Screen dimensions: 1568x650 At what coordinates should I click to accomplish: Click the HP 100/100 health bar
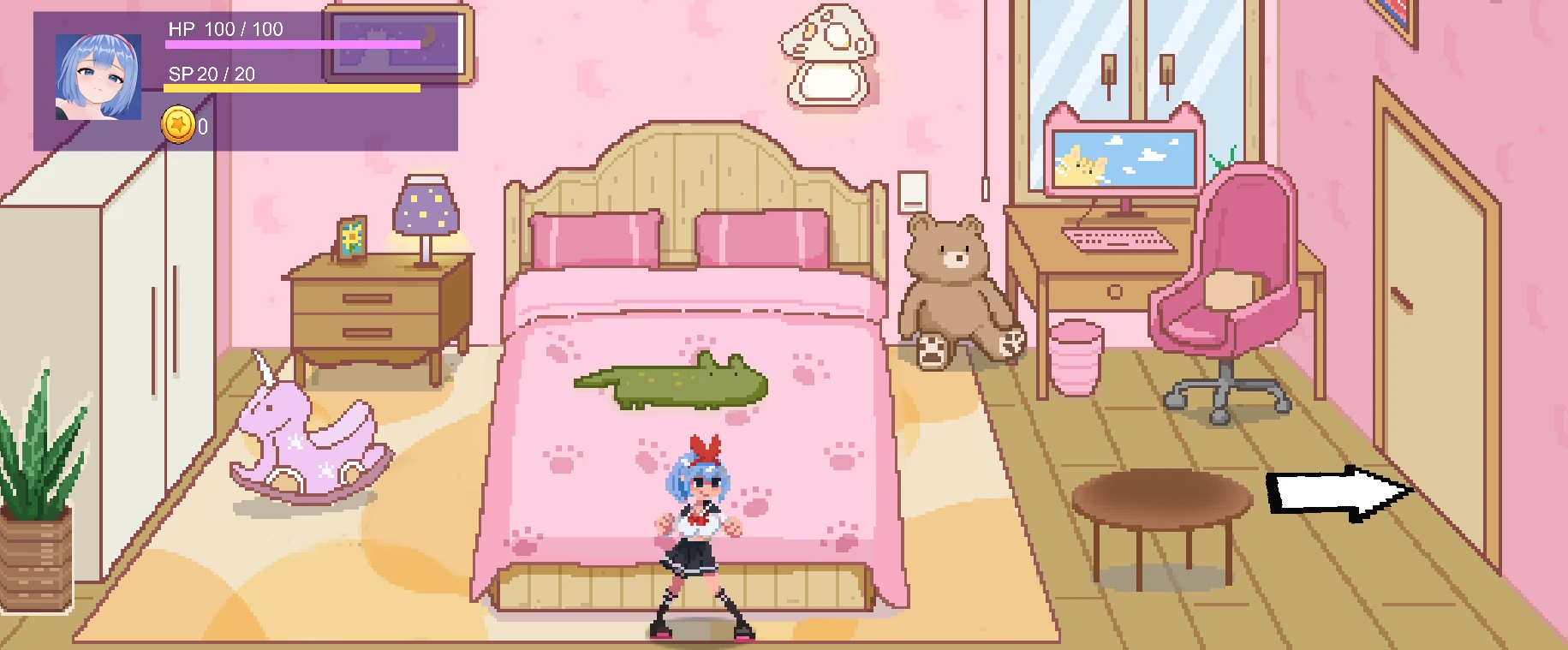pyautogui.click(x=291, y=43)
